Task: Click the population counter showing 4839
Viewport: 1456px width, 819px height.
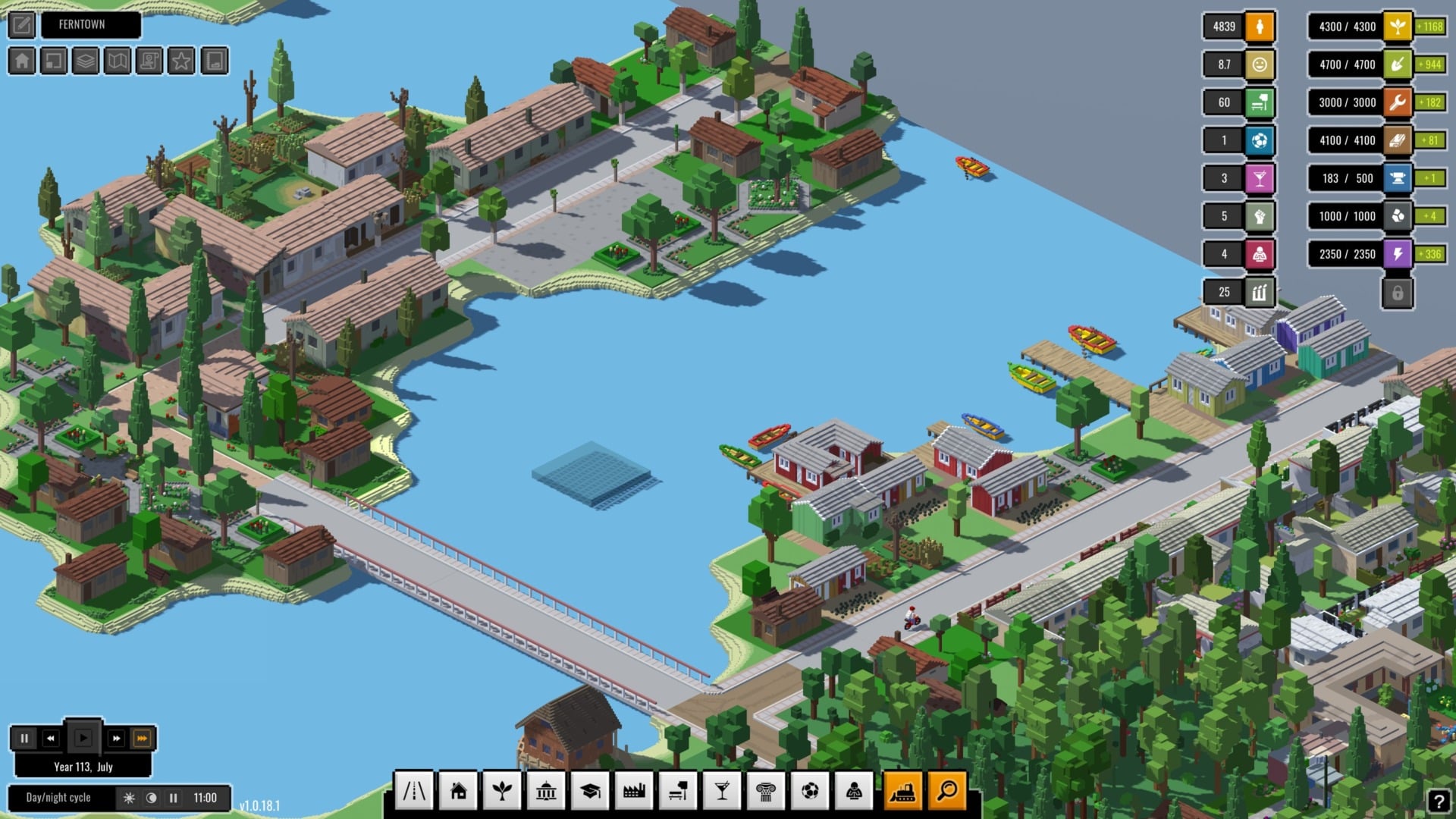Action: (x=1222, y=27)
